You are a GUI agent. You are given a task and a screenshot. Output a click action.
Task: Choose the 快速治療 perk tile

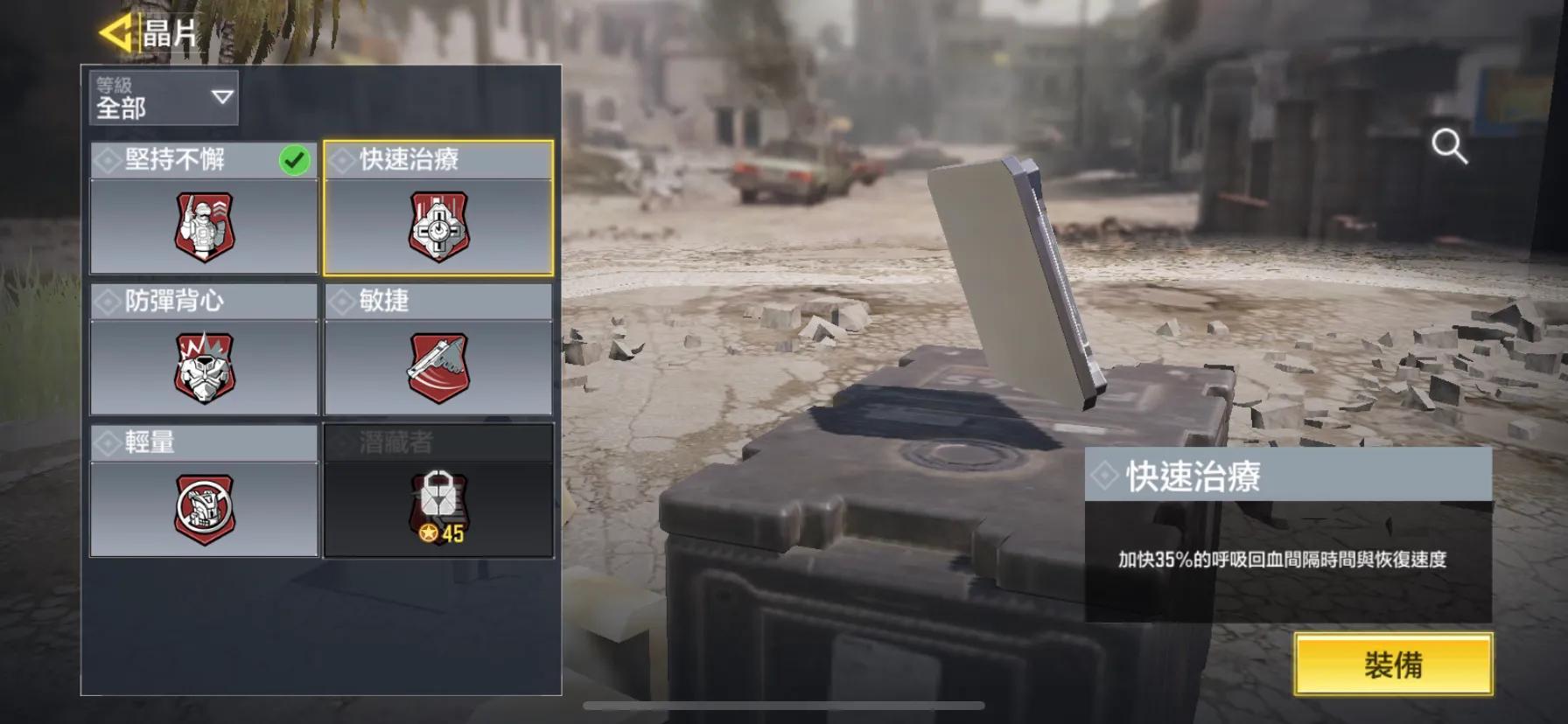pos(438,210)
